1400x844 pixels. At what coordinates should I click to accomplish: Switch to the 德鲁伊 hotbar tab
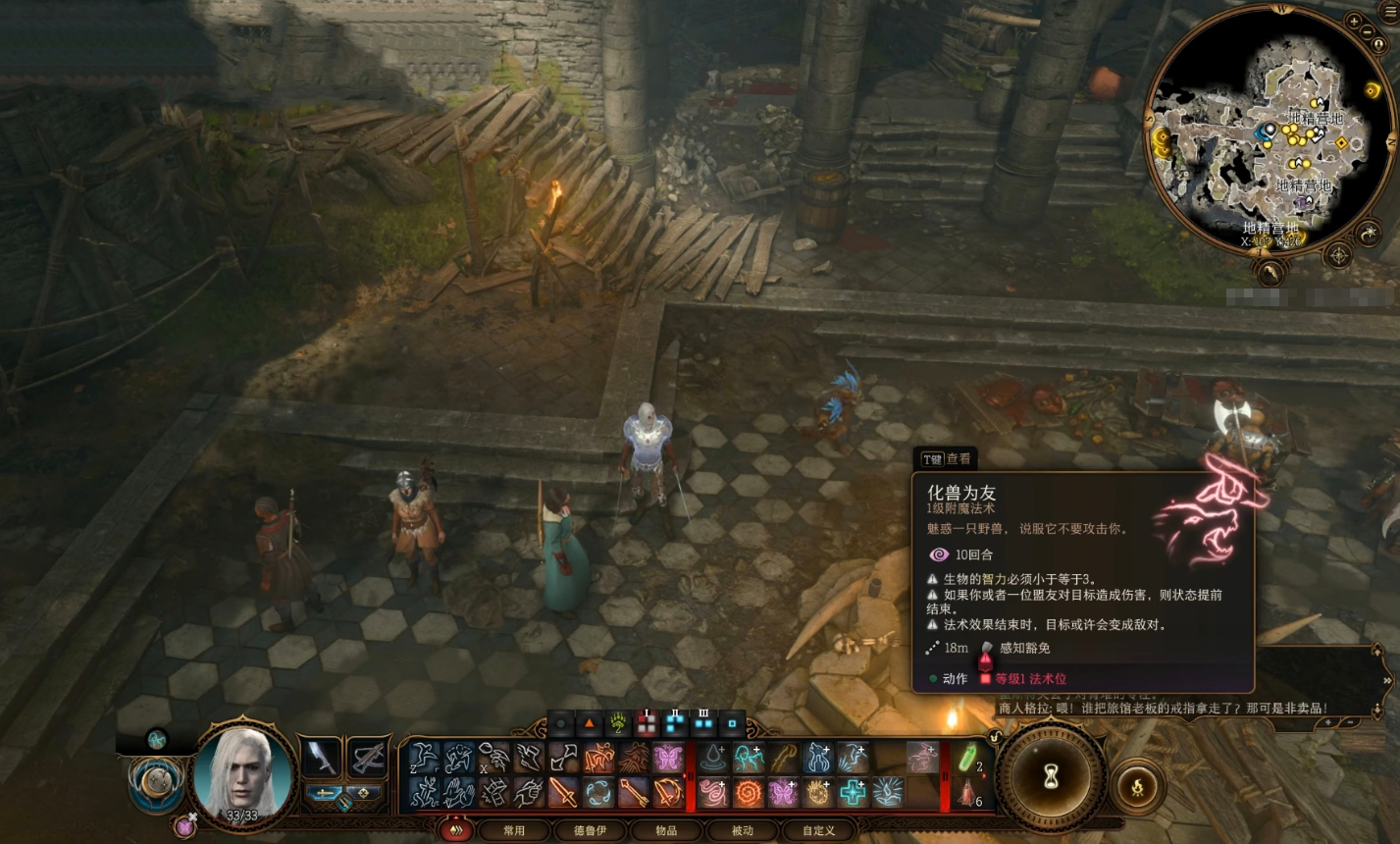590,830
